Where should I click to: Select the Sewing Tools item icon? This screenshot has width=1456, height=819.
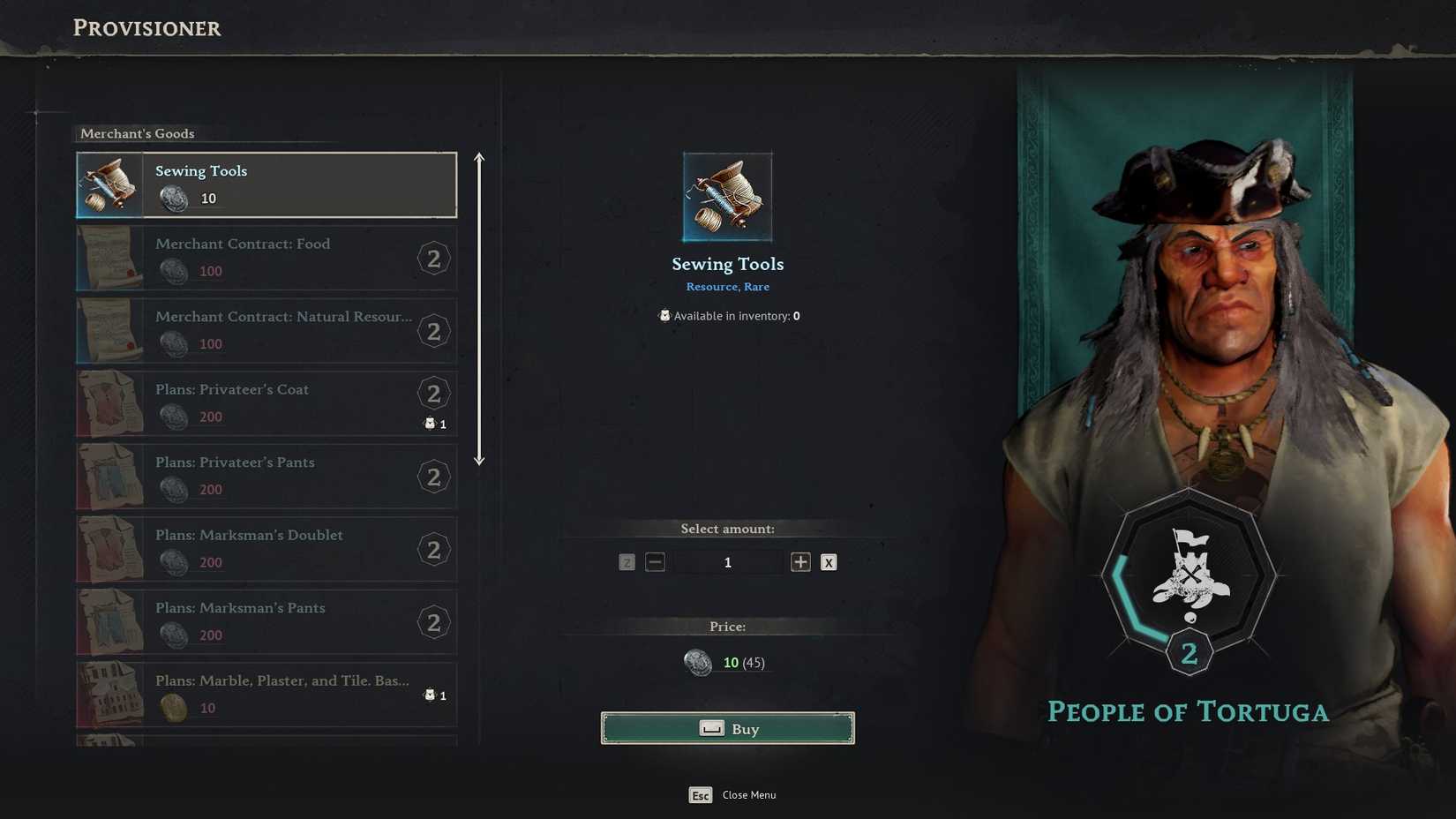click(x=108, y=184)
